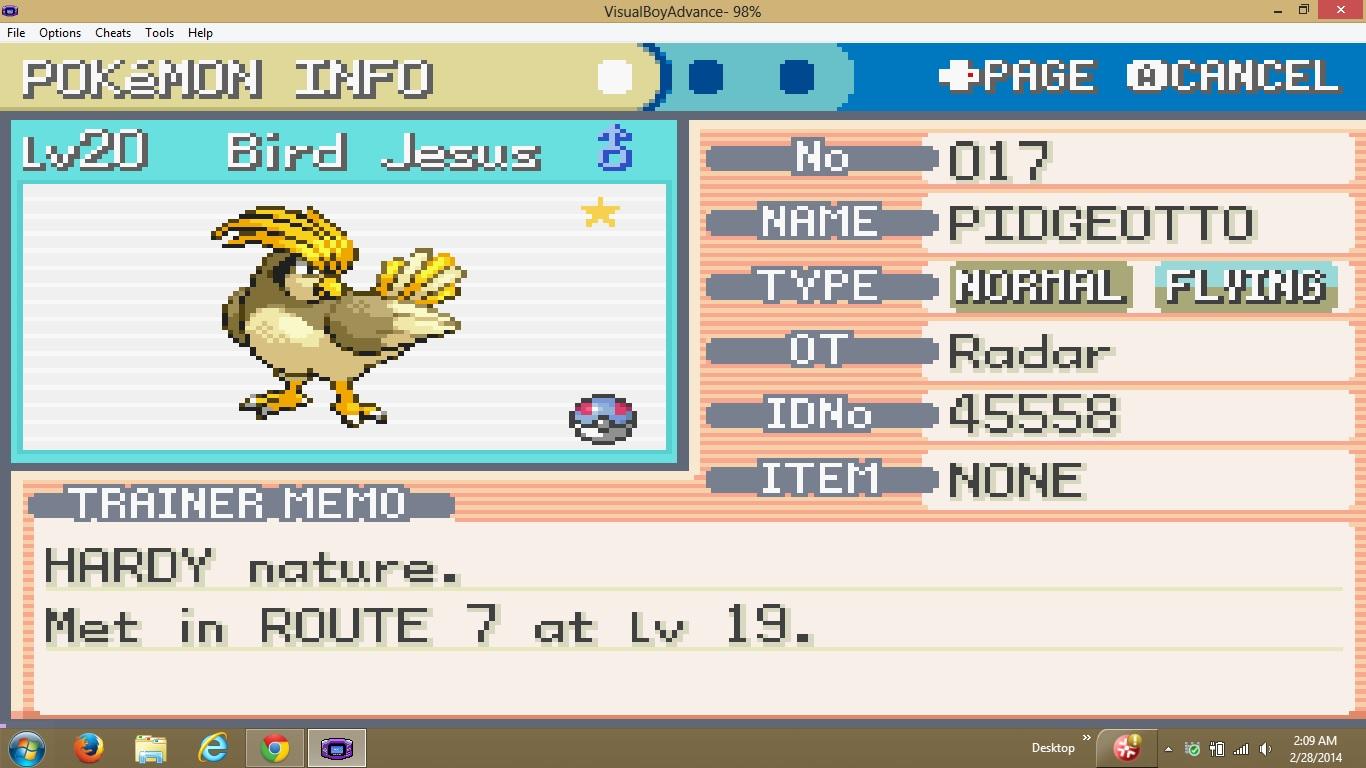The height and width of the screenshot is (768, 1366).
Task: Open the Cheats menu
Action: [x=112, y=32]
